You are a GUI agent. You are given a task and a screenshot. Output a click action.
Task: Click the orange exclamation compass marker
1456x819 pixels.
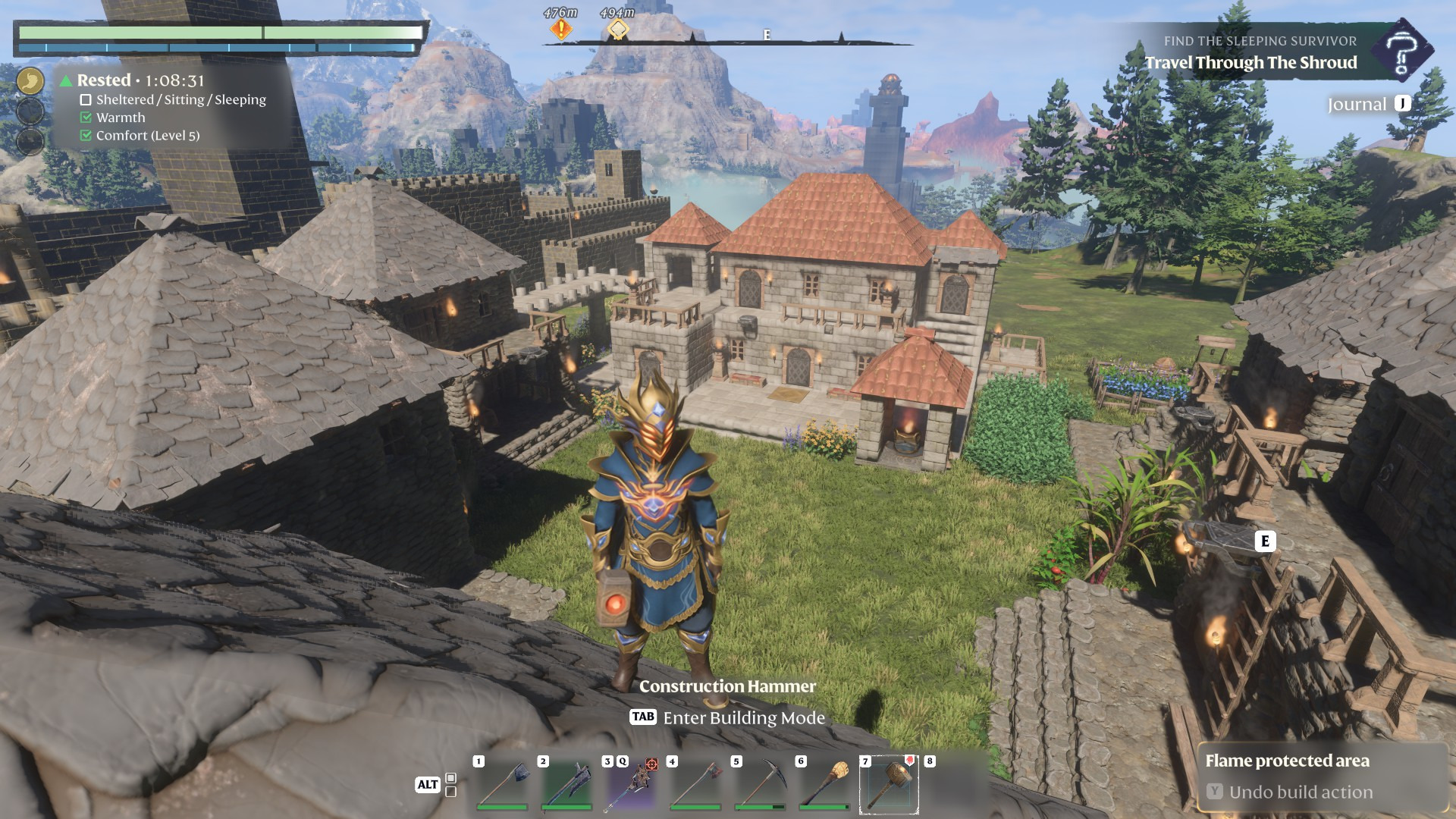pyautogui.click(x=560, y=30)
